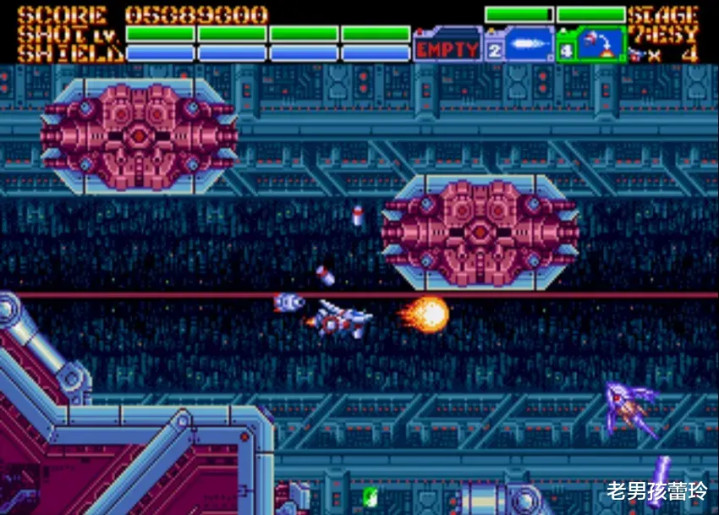Screen dimensions: 719x515
Task: Choose the blue beam shot weapon slot
Action: pos(528,45)
